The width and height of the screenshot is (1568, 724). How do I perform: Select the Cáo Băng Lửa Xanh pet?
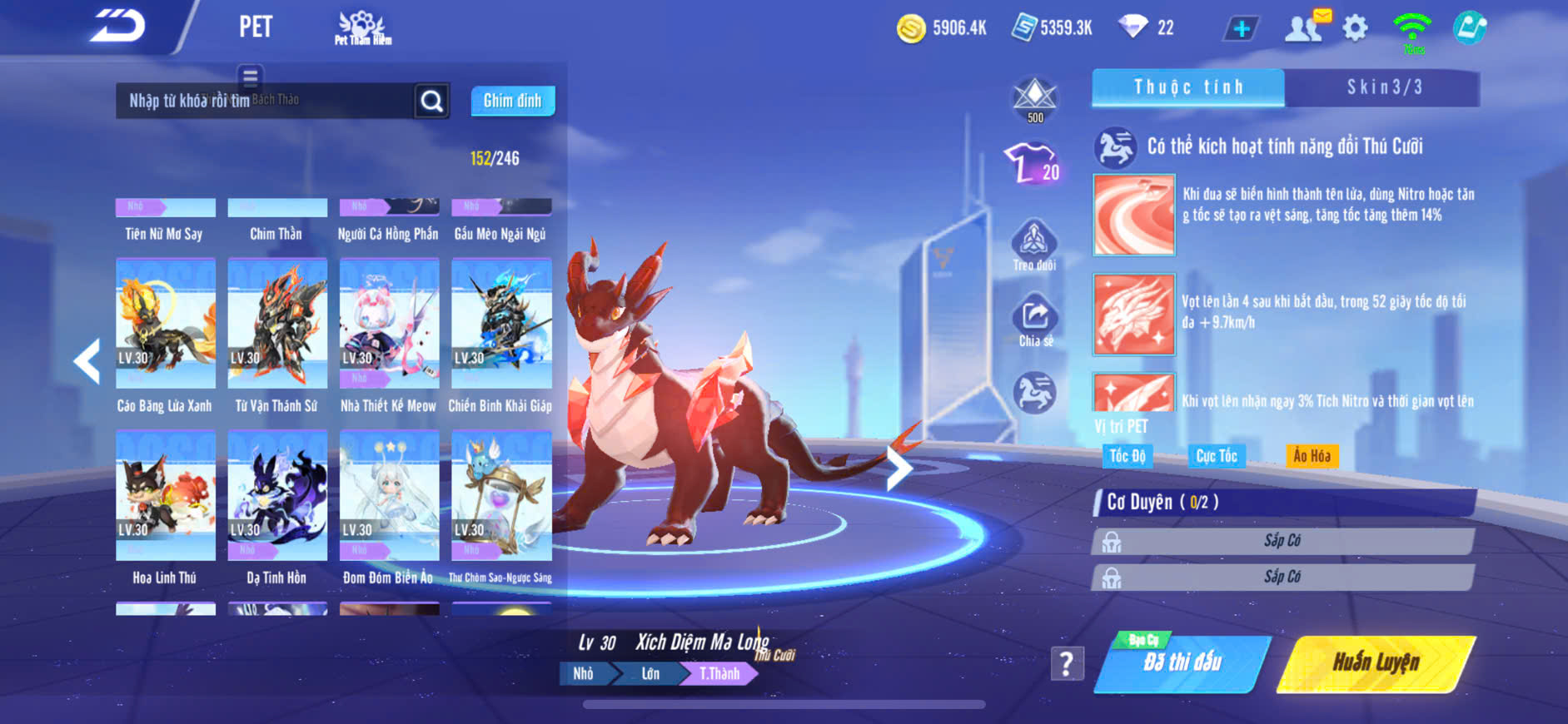[165, 325]
